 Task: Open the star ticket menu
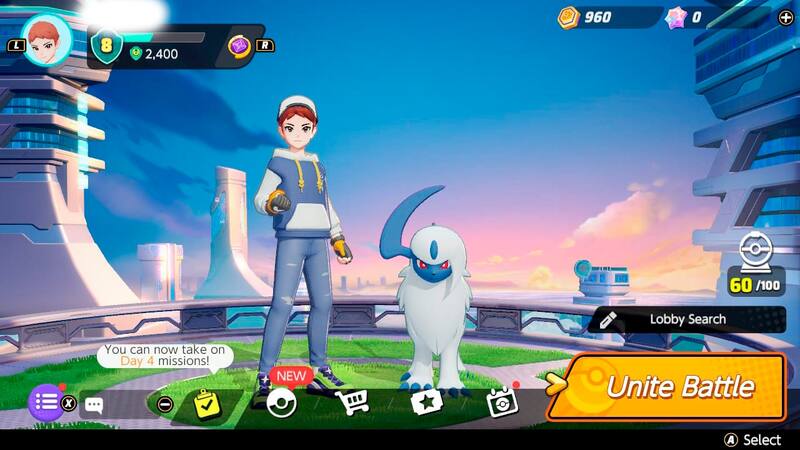426,403
